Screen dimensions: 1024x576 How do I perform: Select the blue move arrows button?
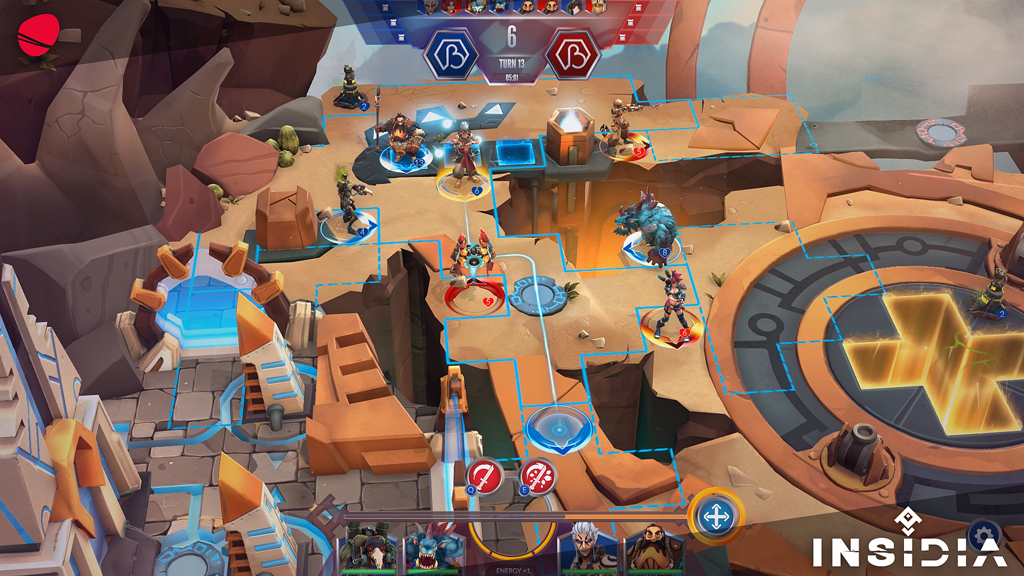coord(716,516)
